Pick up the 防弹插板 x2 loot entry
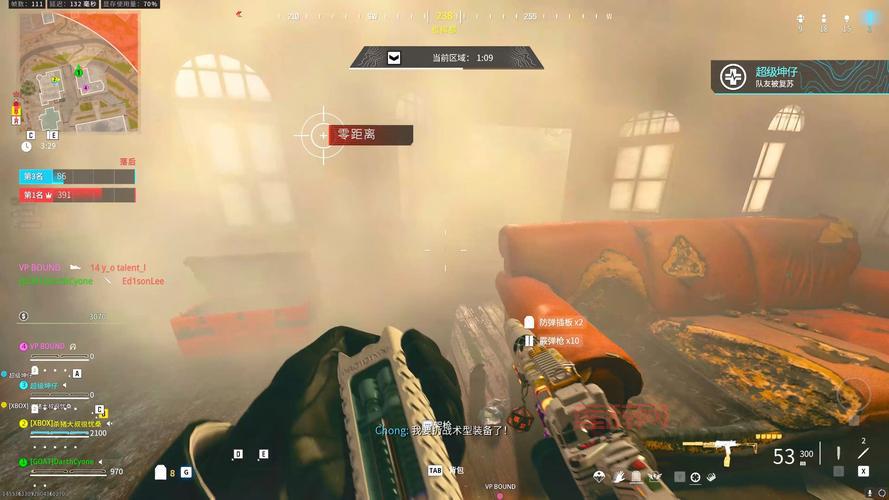 [x=560, y=323]
